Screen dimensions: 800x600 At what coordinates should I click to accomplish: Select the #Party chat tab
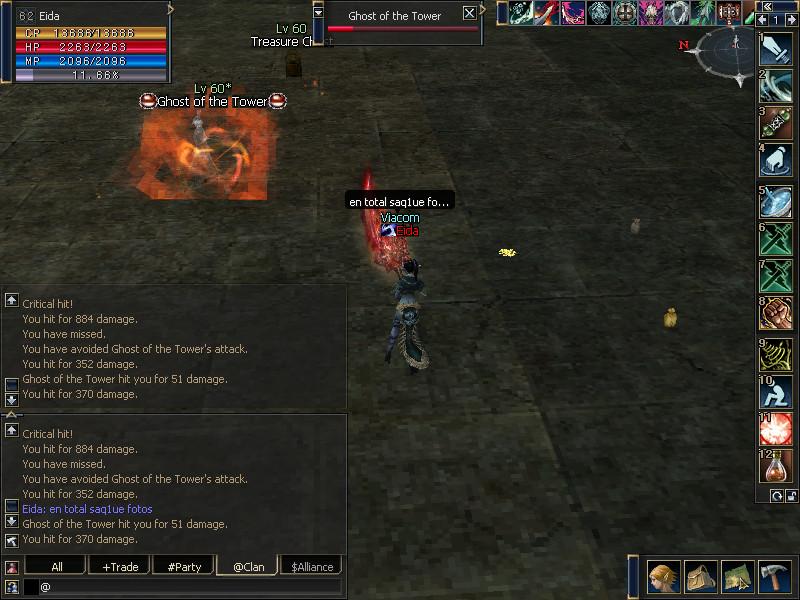click(x=183, y=567)
